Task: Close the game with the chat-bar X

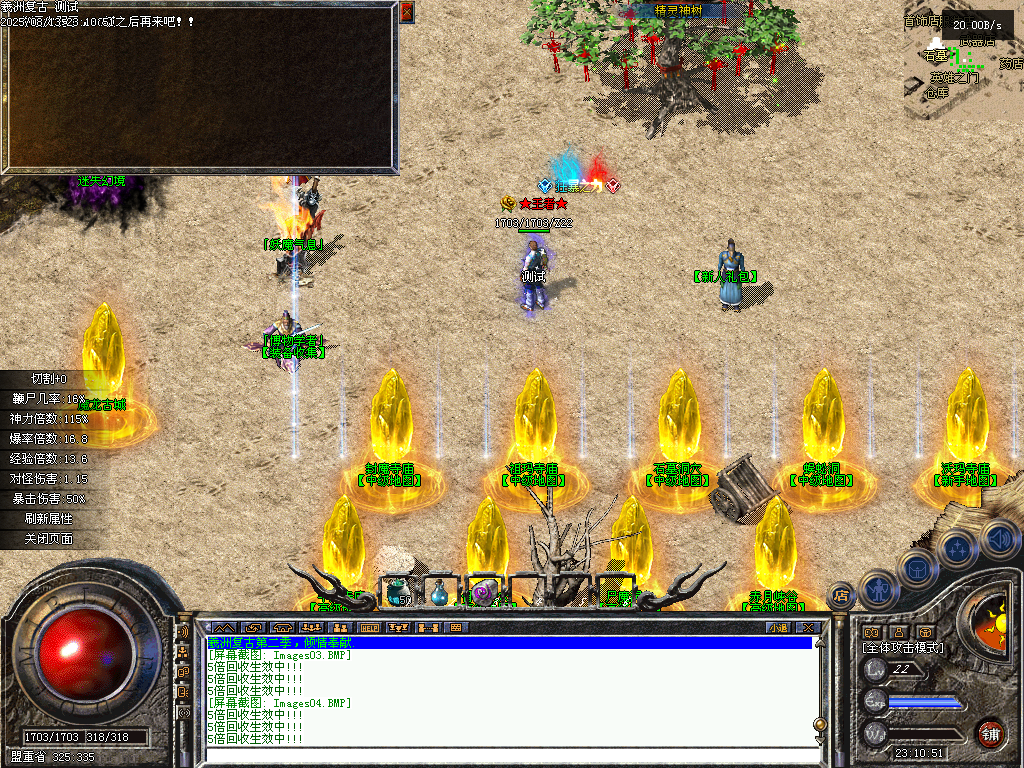Action: [x=808, y=628]
